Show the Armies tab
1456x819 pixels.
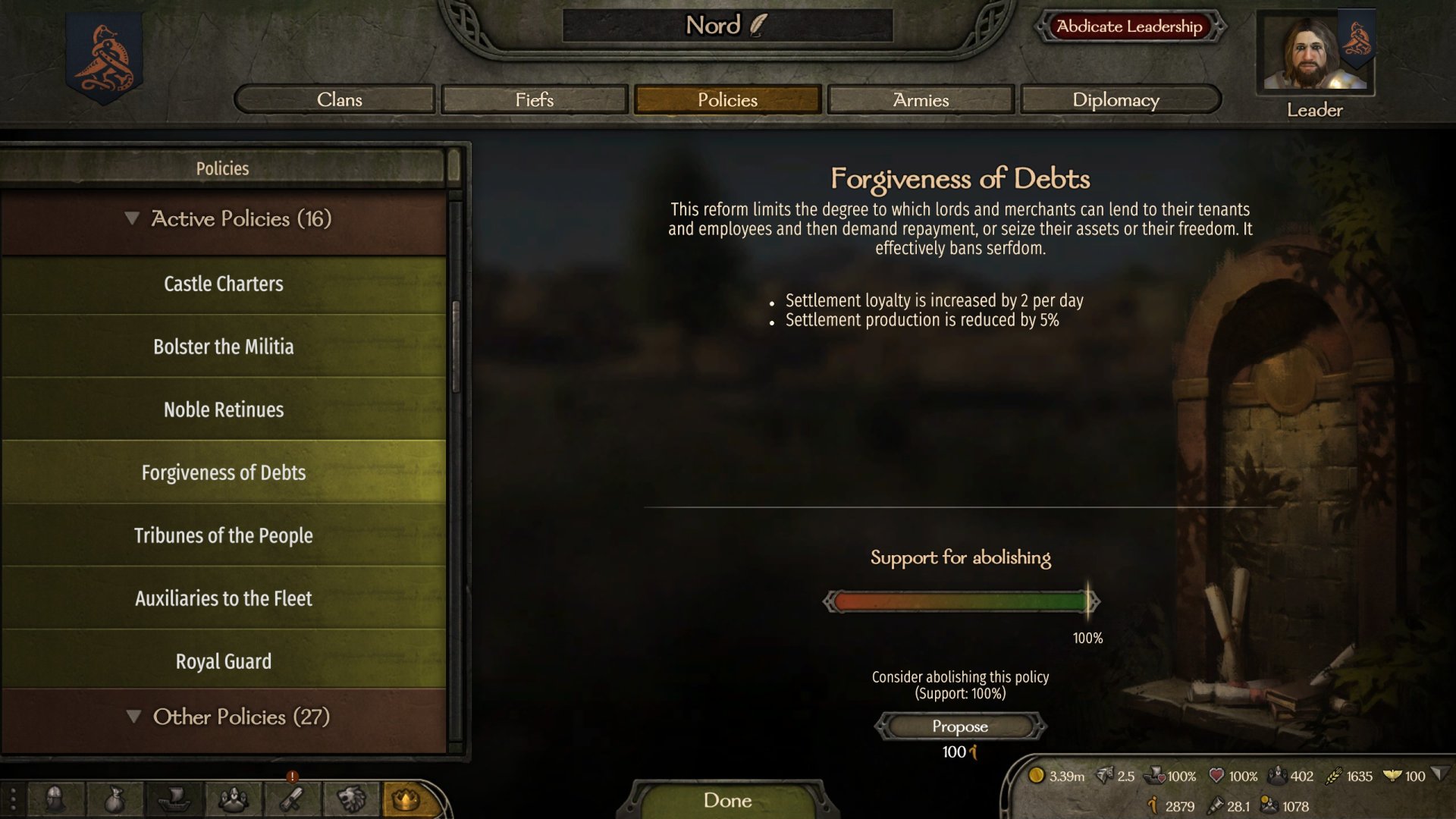click(921, 99)
